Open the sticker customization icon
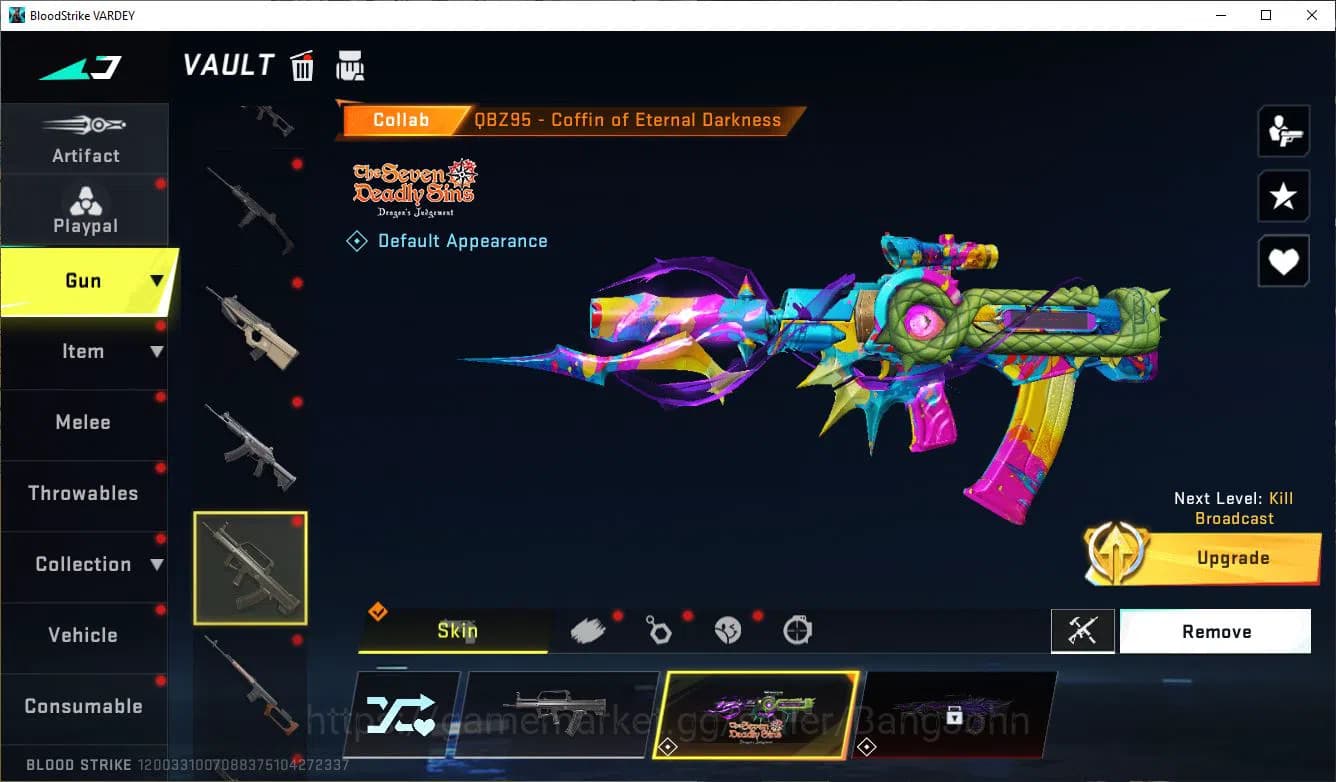The width and height of the screenshot is (1336, 782). pyautogui.click(x=728, y=630)
